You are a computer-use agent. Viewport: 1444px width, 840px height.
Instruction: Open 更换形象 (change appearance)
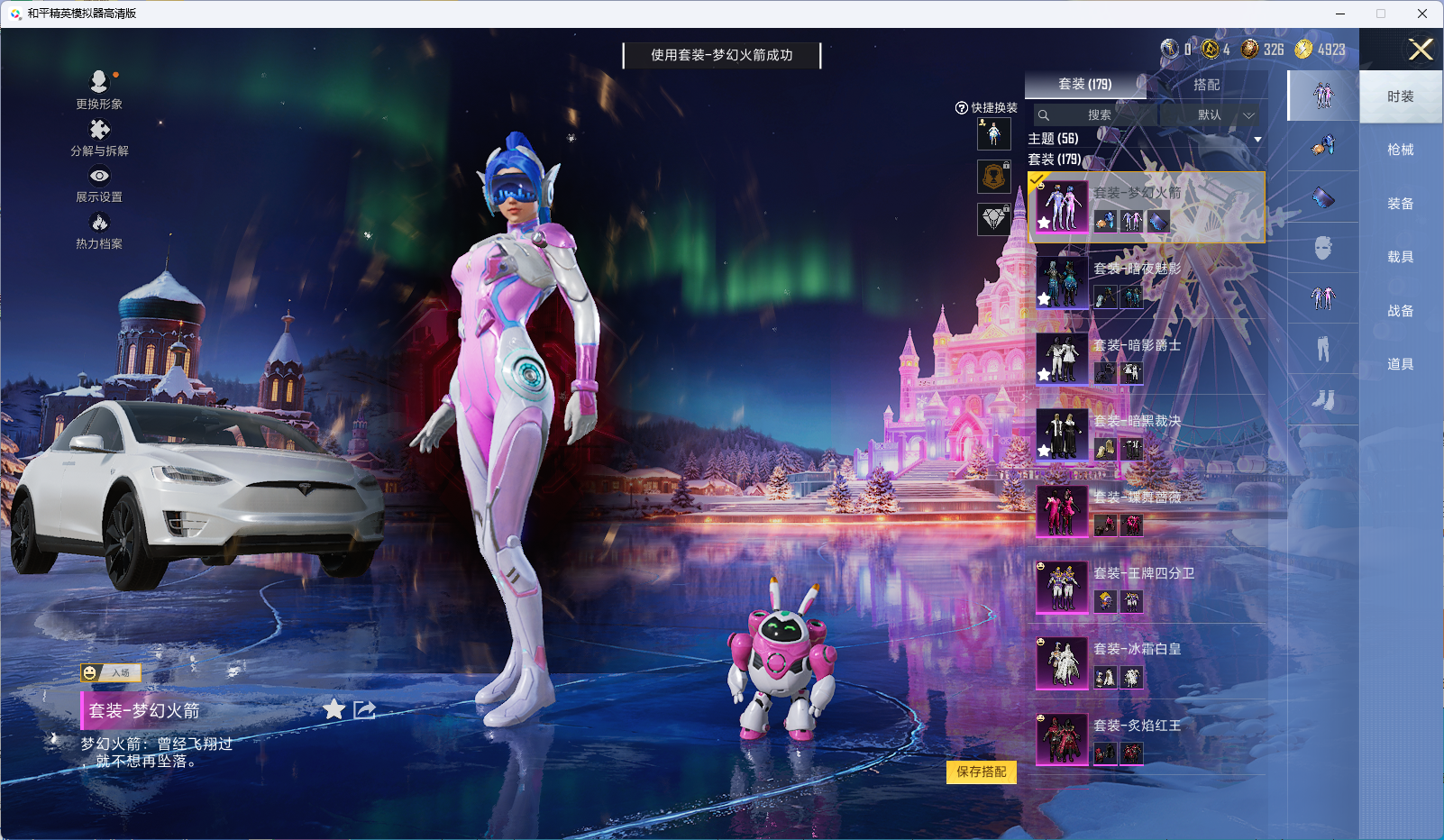tap(99, 89)
